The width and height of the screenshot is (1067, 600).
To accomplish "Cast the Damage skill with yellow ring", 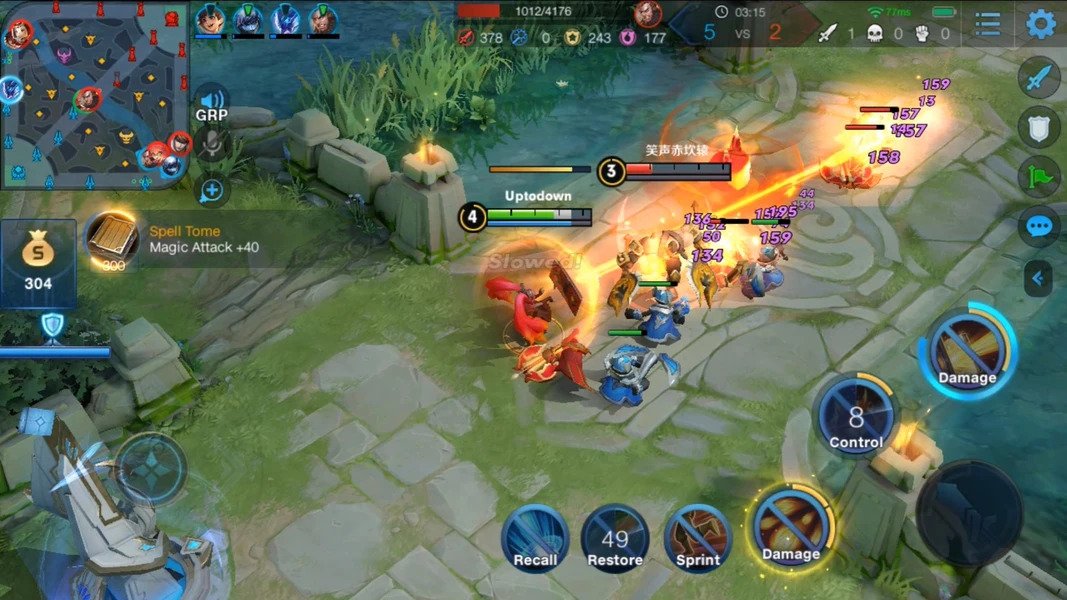I will pos(791,528).
